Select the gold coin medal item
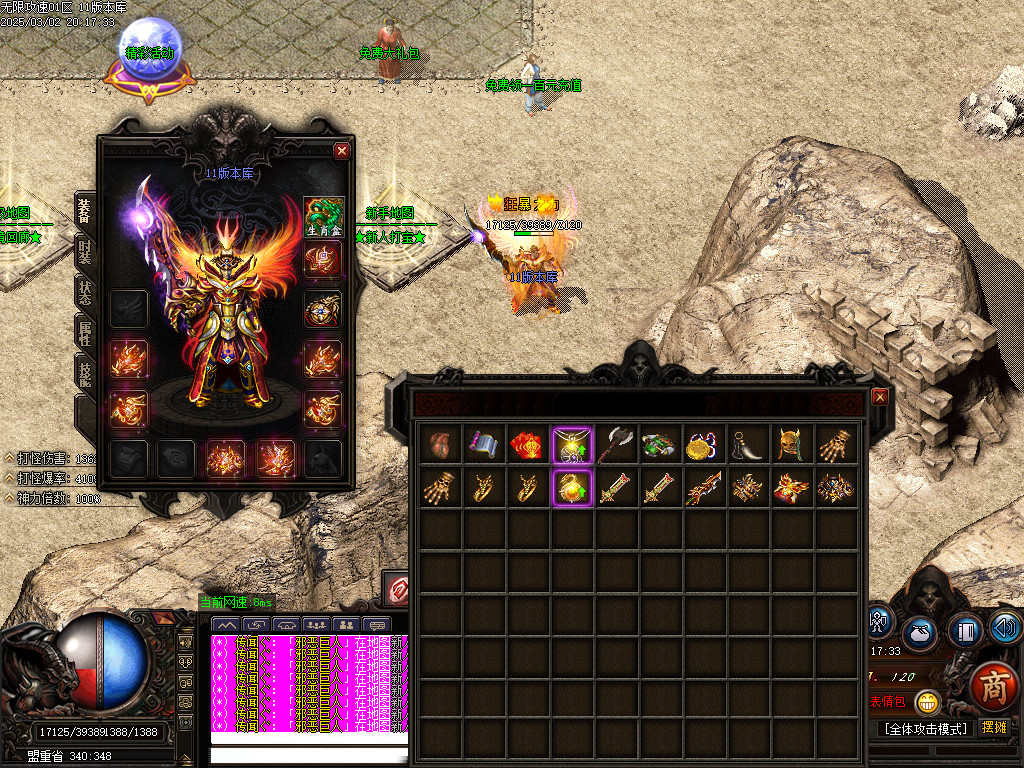The width and height of the screenshot is (1024, 768). [x=705, y=444]
